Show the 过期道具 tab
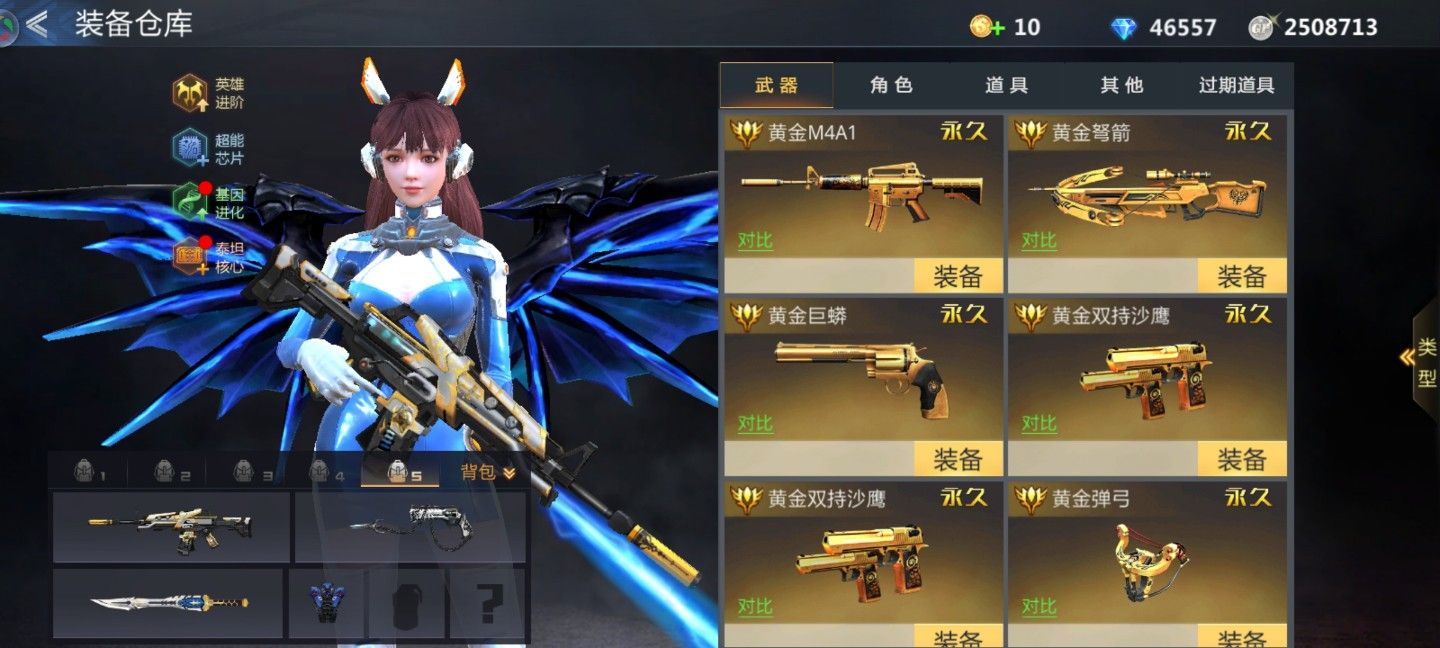Viewport: 1440px width, 648px height. 1236,86
